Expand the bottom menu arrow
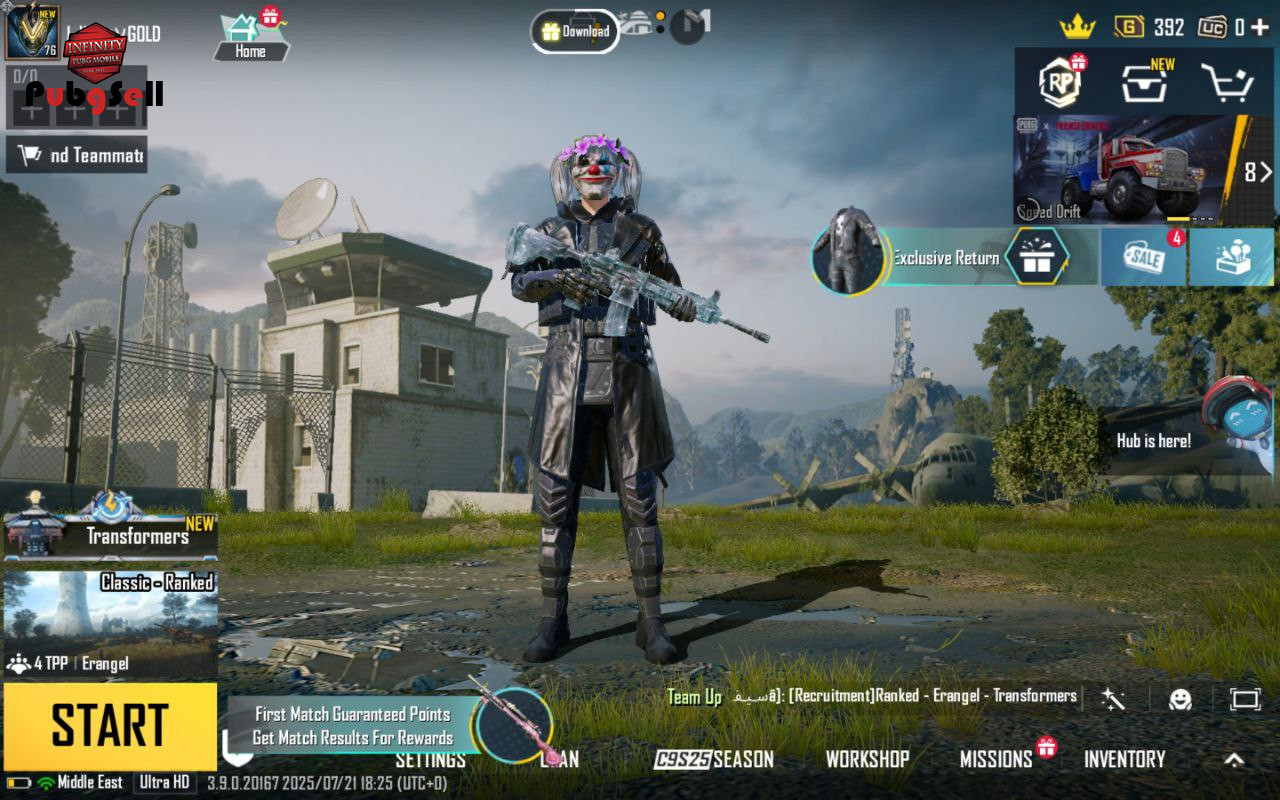 [x=1234, y=760]
